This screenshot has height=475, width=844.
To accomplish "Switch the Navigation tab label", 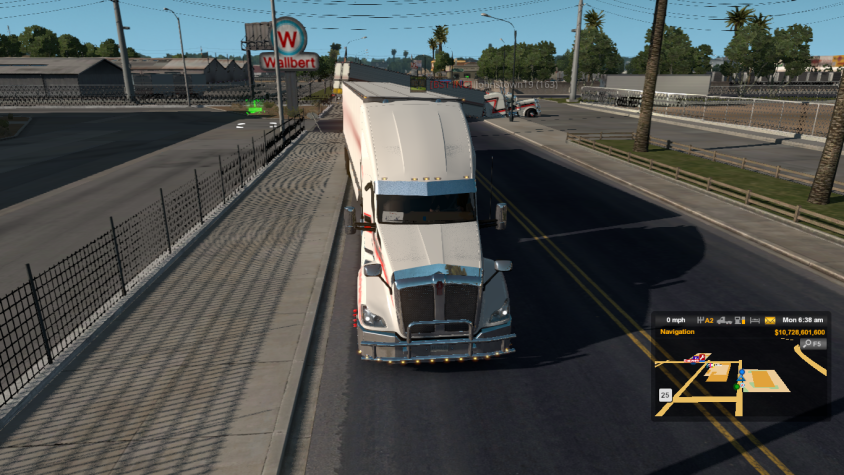I will coord(678,332).
